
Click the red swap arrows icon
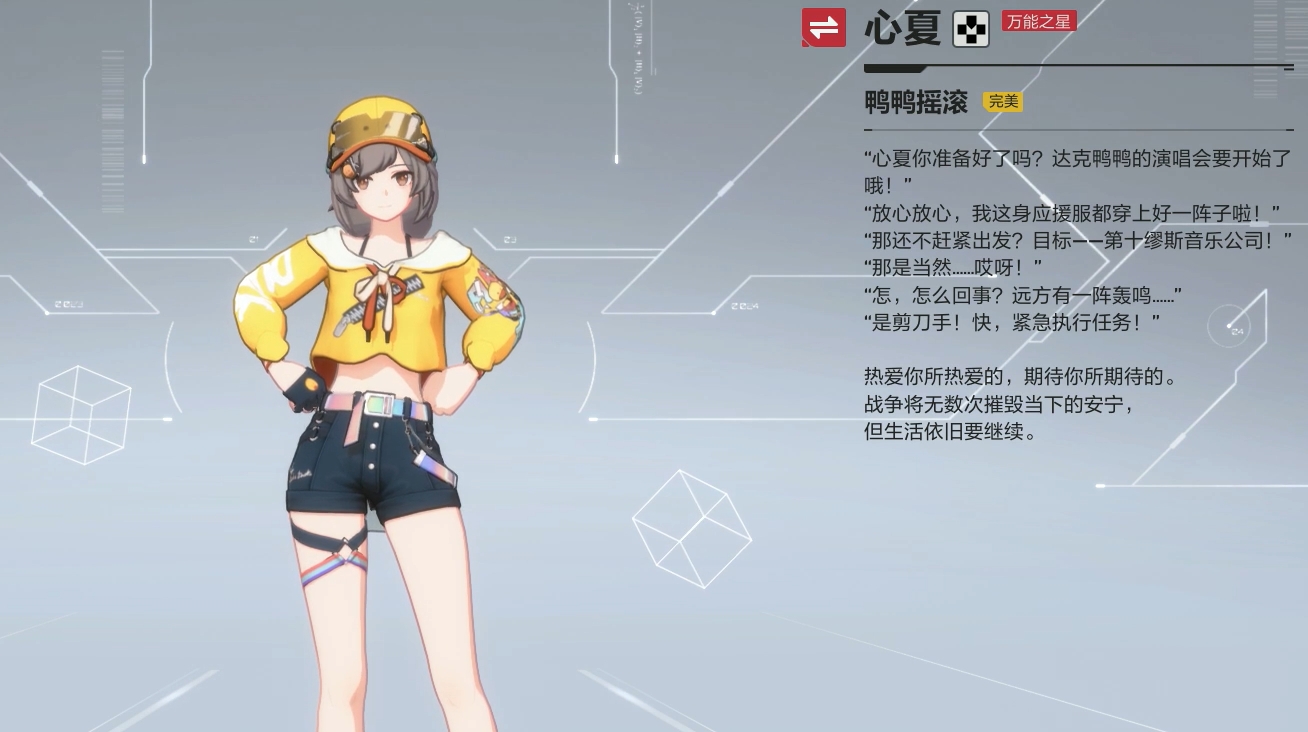822,28
